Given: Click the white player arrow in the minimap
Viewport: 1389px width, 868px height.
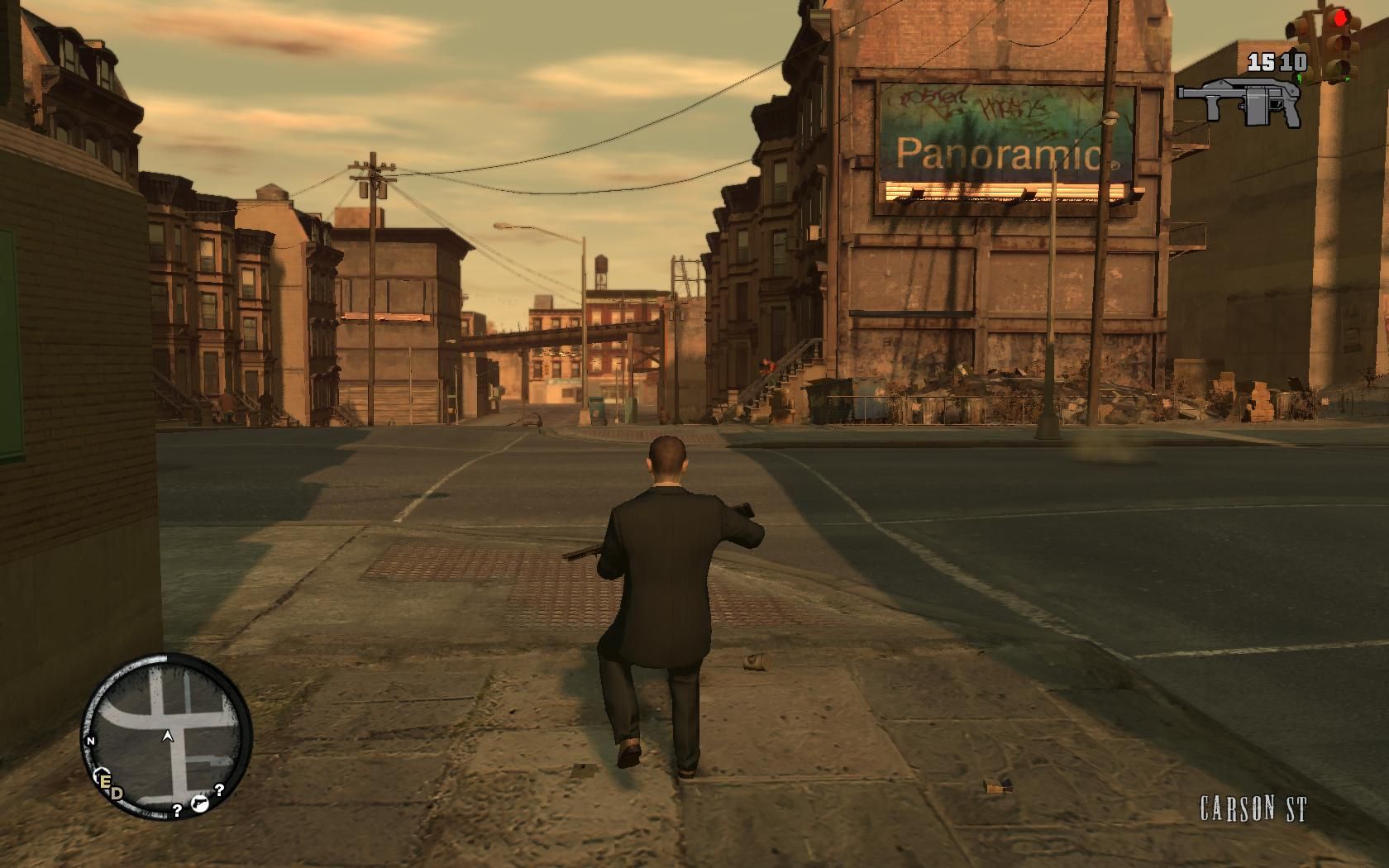Looking at the screenshot, I should (x=168, y=735).
